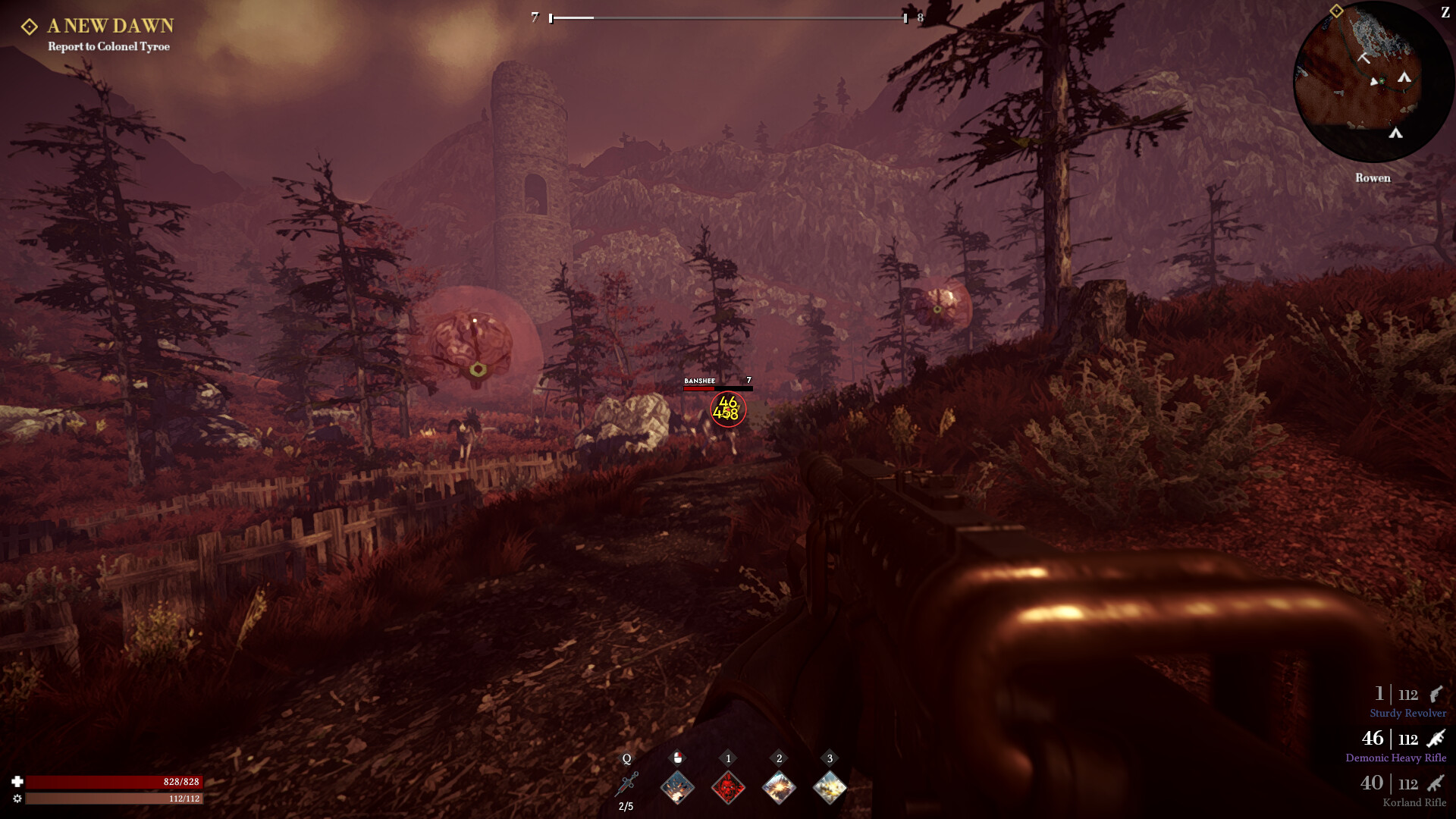Activate the fiery debris explosion ability
Screen dimensions: 1456x819
point(677,787)
